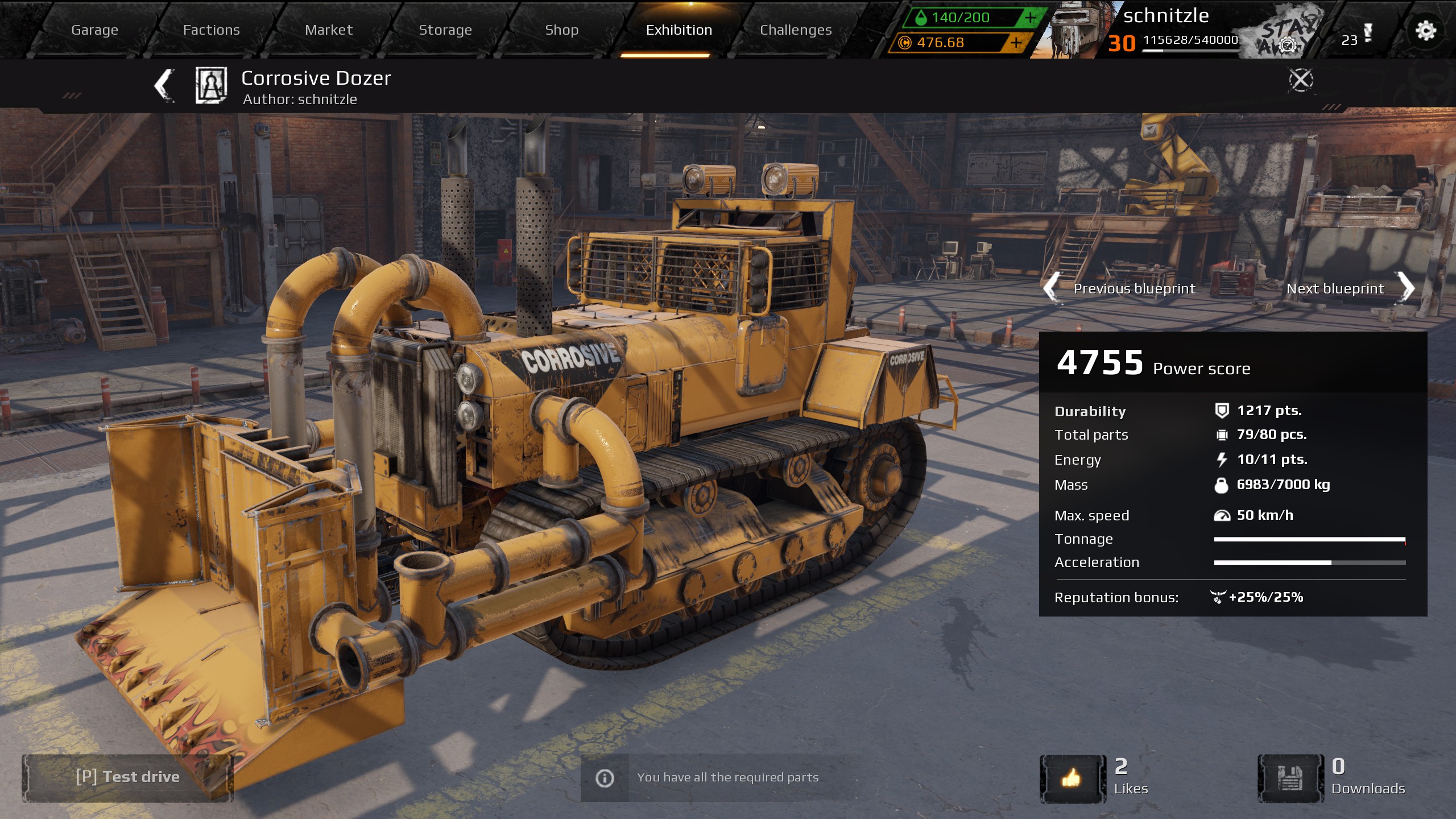Click the energy lightning bolt icon
The width and height of the screenshot is (1456, 819).
pyautogui.click(x=1221, y=460)
